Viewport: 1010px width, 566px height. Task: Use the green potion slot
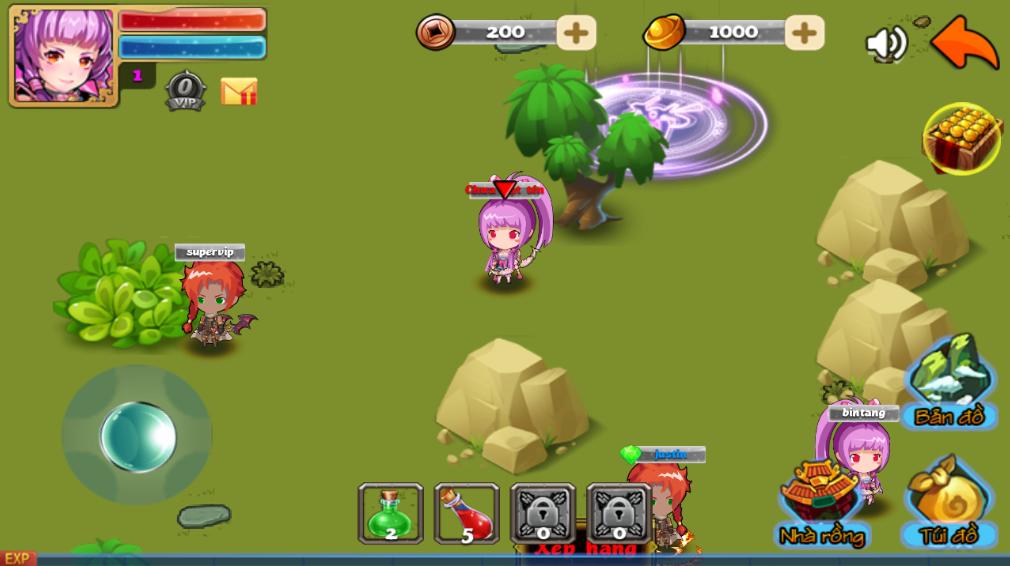(390, 513)
